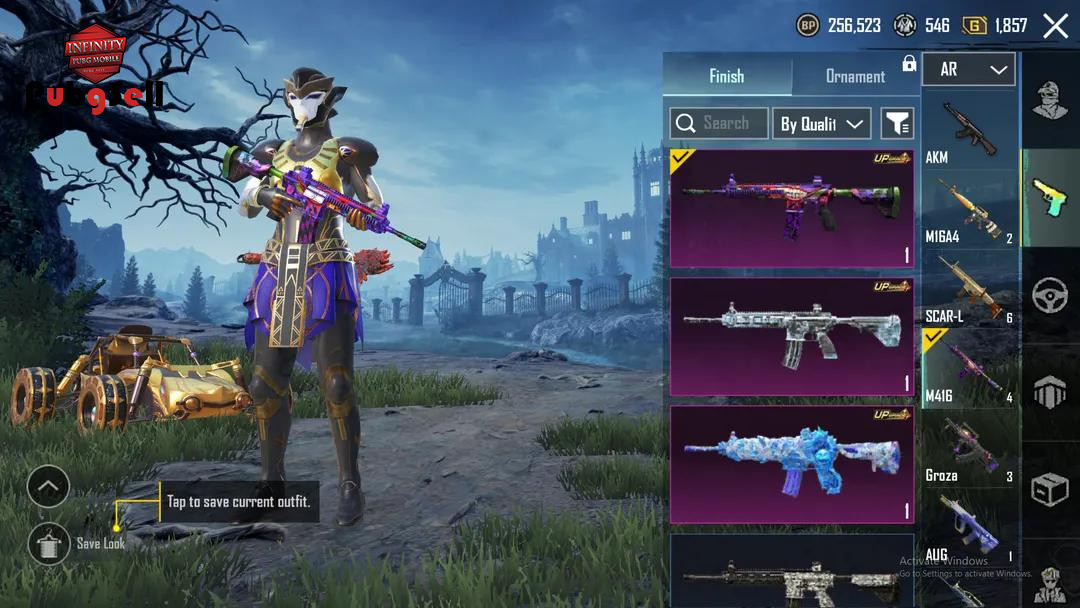Open the filter options button
Viewport: 1080px width, 608px height.
897,124
